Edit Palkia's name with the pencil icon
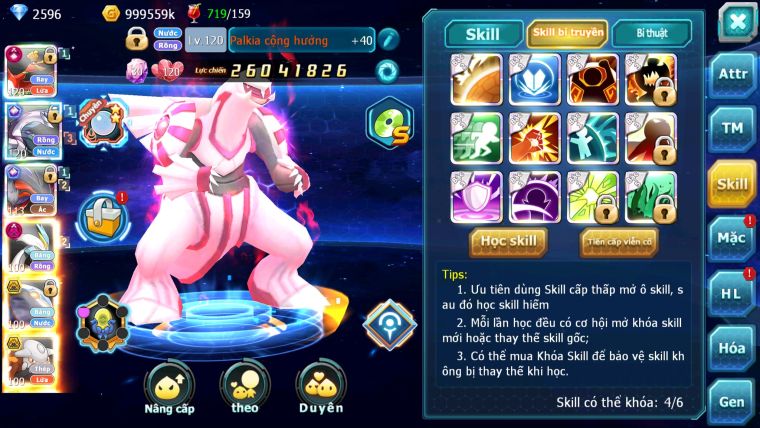The width and height of the screenshot is (760, 428). tap(388, 40)
